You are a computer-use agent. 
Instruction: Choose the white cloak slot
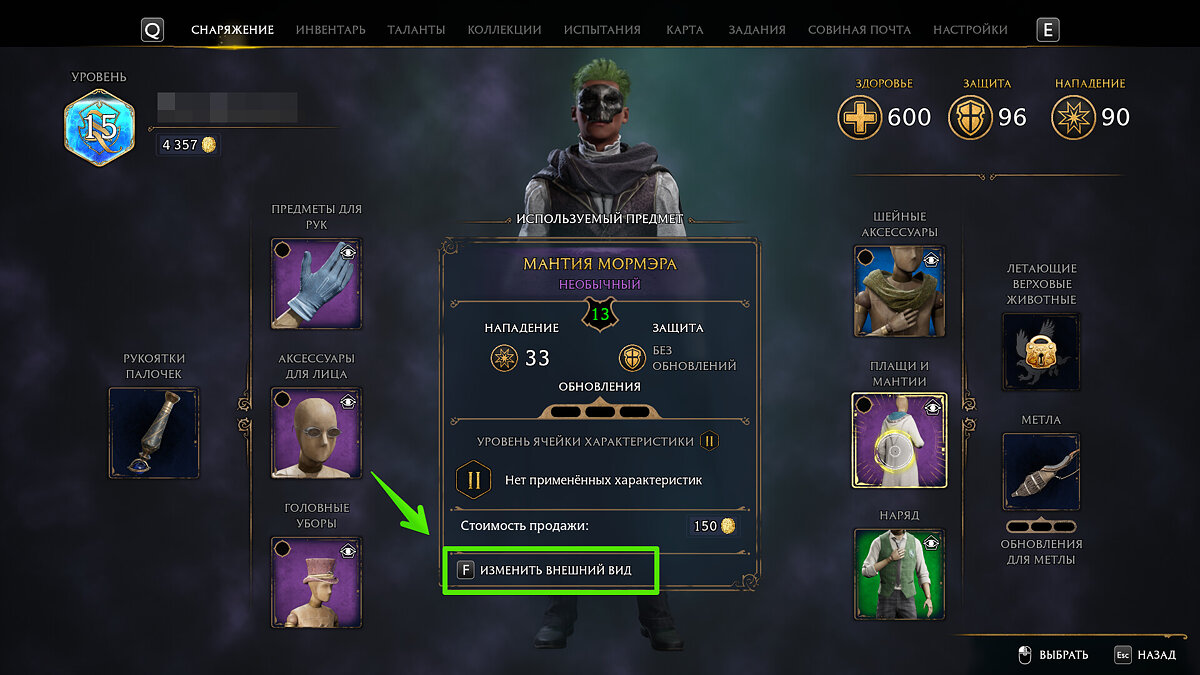pos(898,440)
